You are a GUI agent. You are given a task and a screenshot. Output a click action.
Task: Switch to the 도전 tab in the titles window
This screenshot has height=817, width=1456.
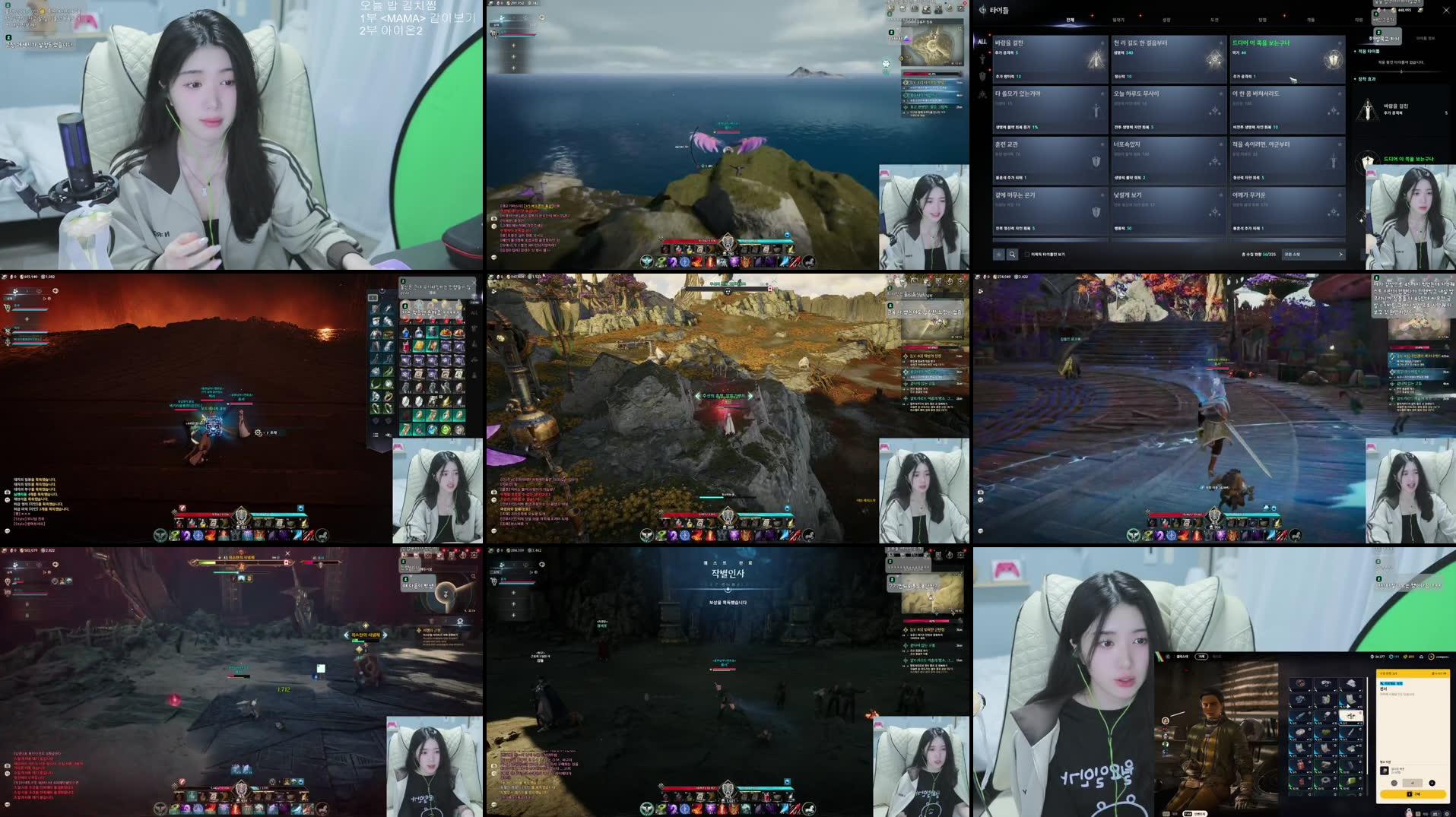point(1216,20)
